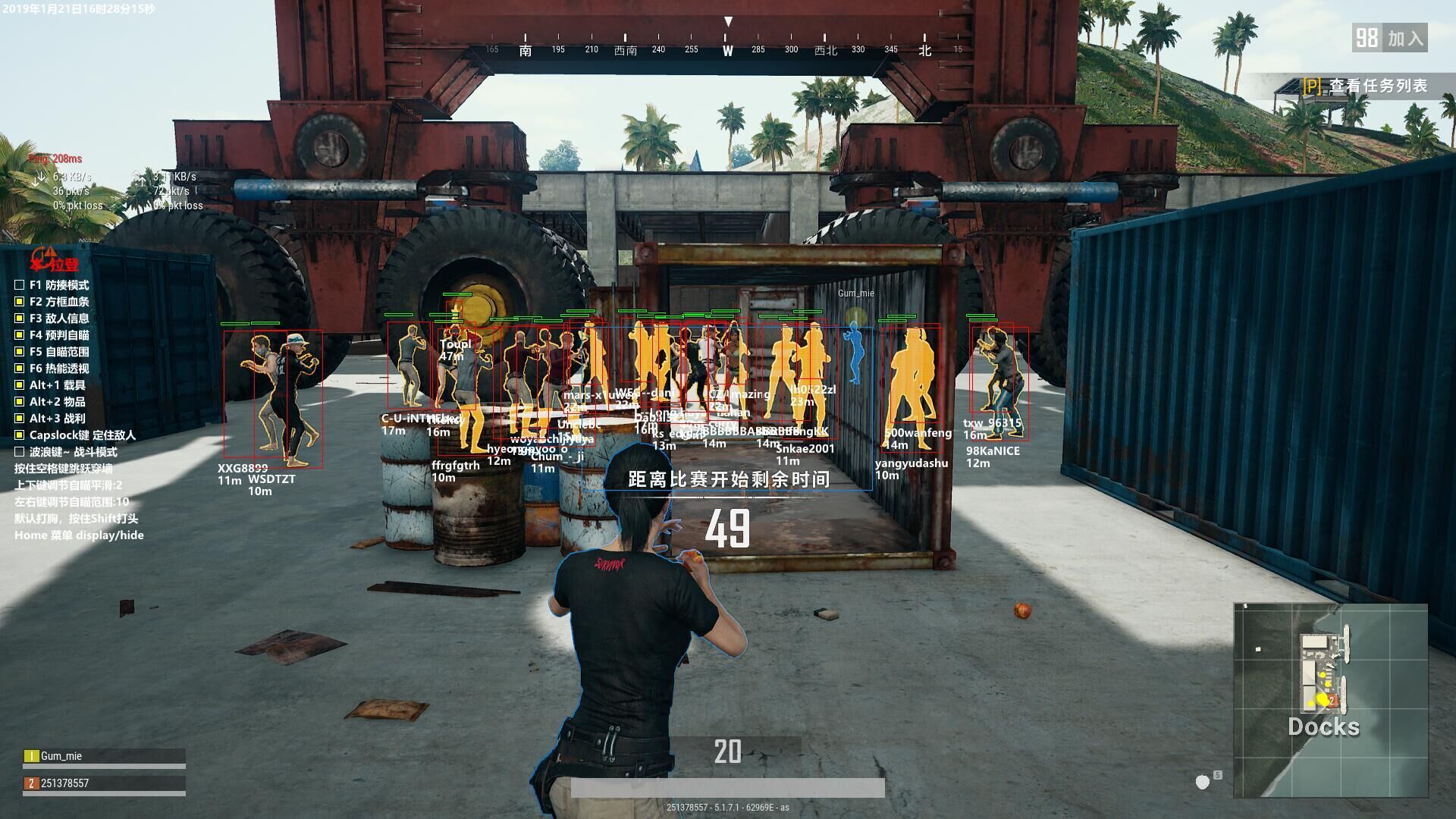Click the Docks minimap
Viewport: 1456px width, 819px height.
tap(1330, 700)
